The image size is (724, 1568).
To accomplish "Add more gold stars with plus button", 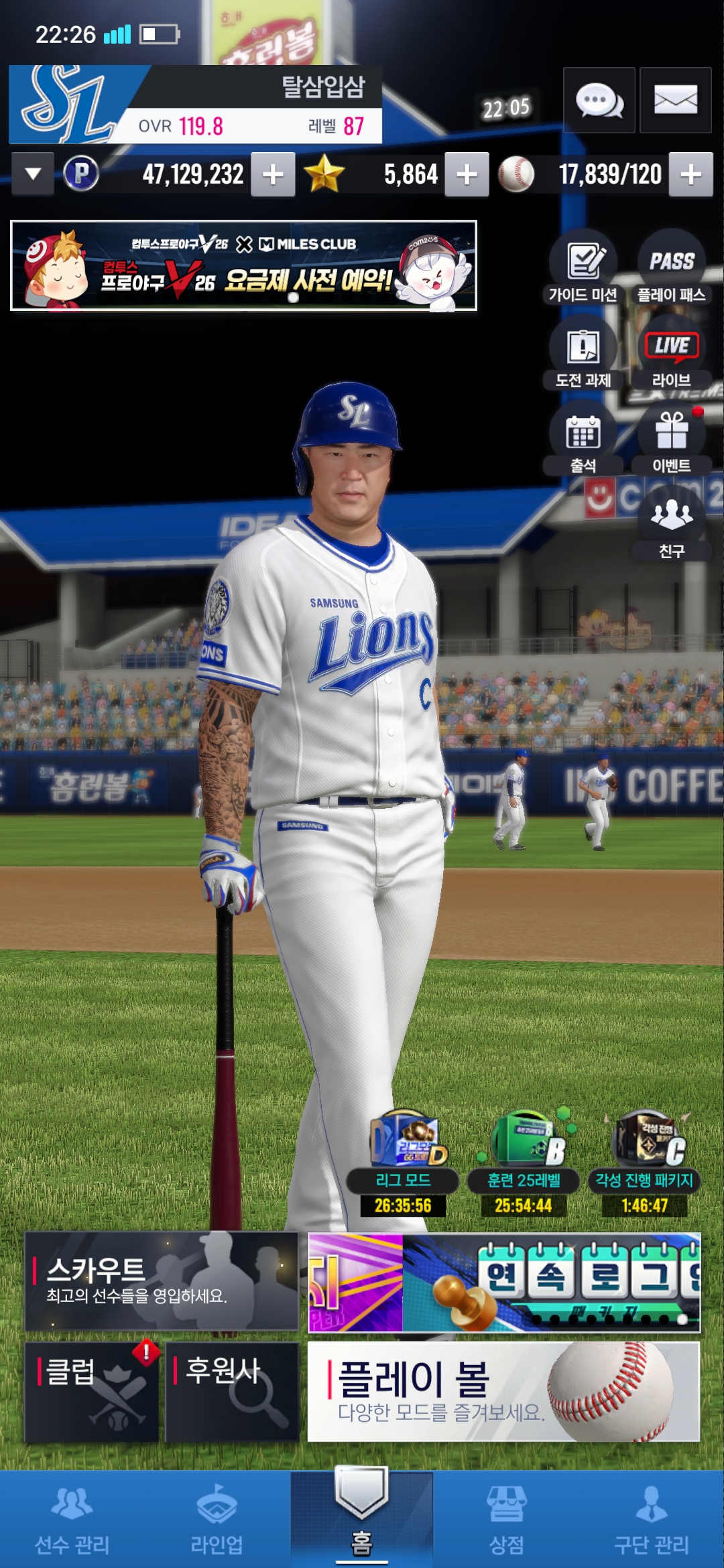I will pos(467,175).
